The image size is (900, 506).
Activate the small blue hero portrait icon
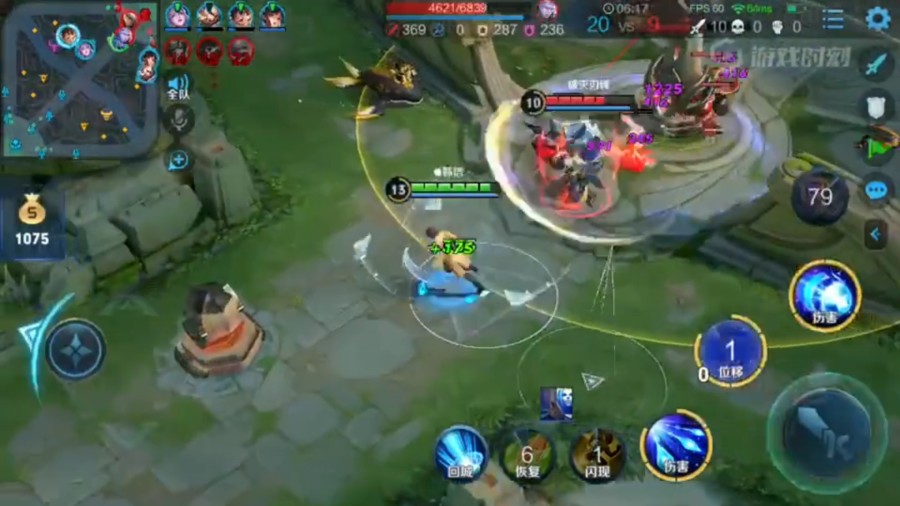pos(556,403)
